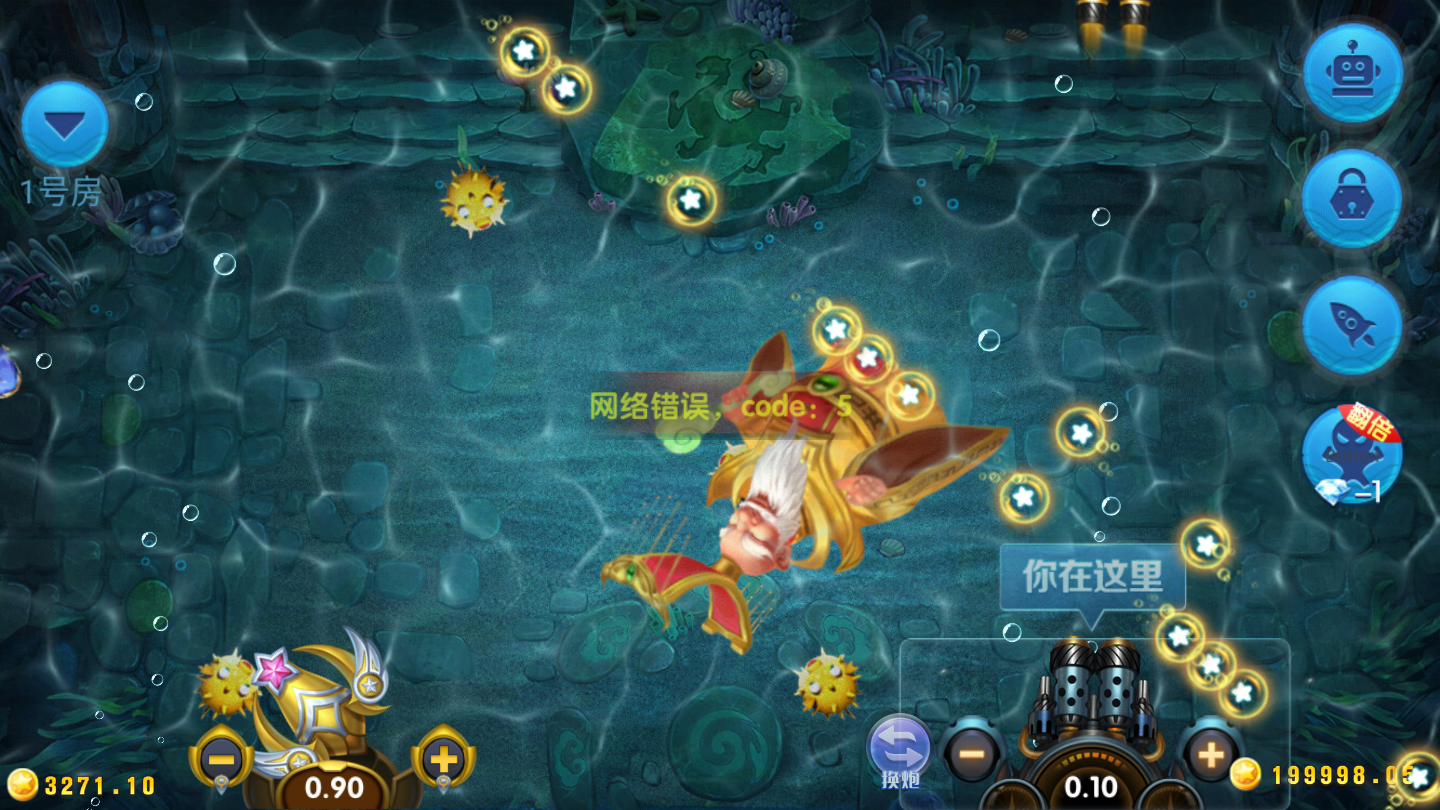Decrease the left cannon bet with minus
Viewport: 1440px width, 810px height.
222,757
